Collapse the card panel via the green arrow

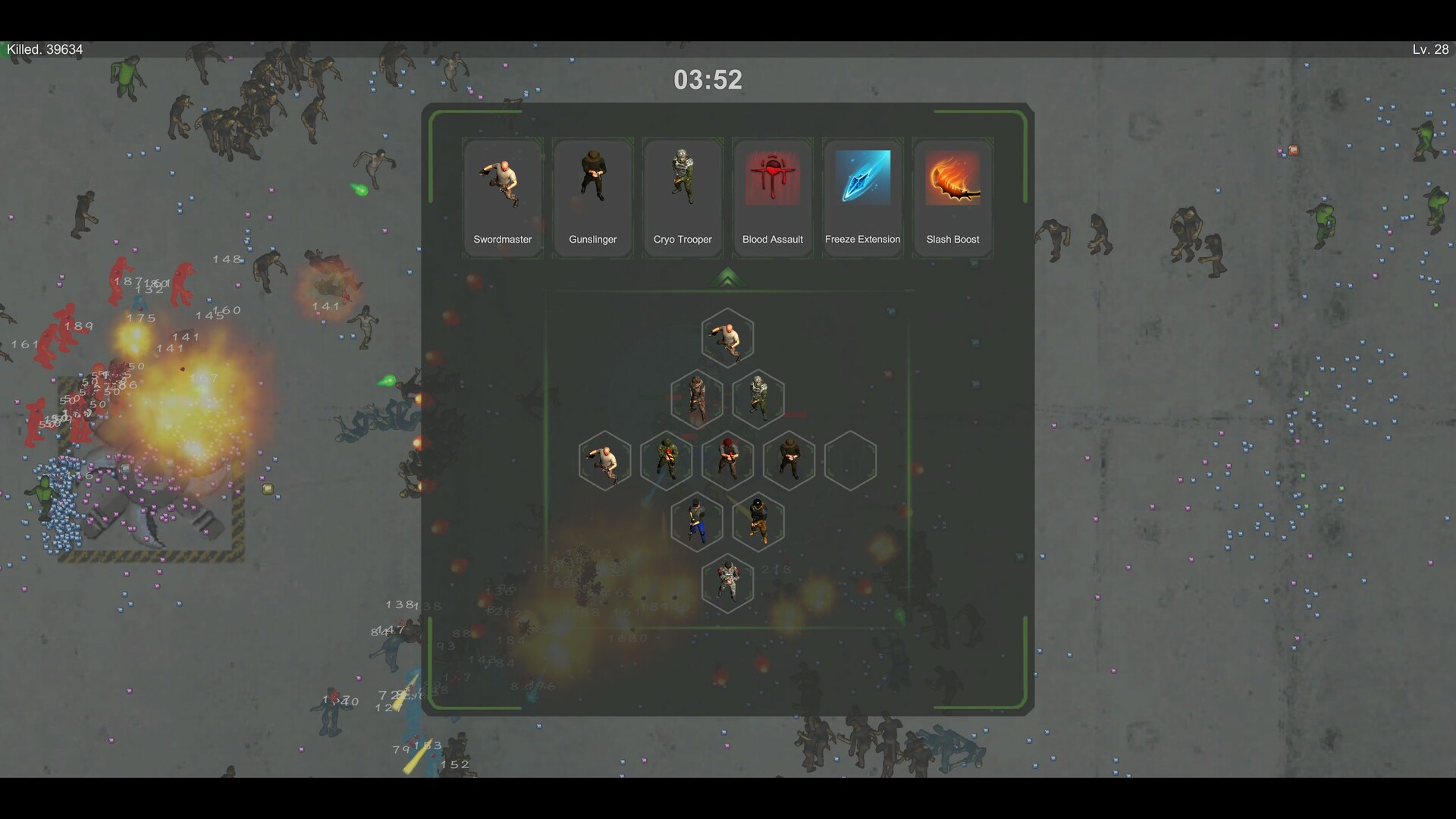727,278
